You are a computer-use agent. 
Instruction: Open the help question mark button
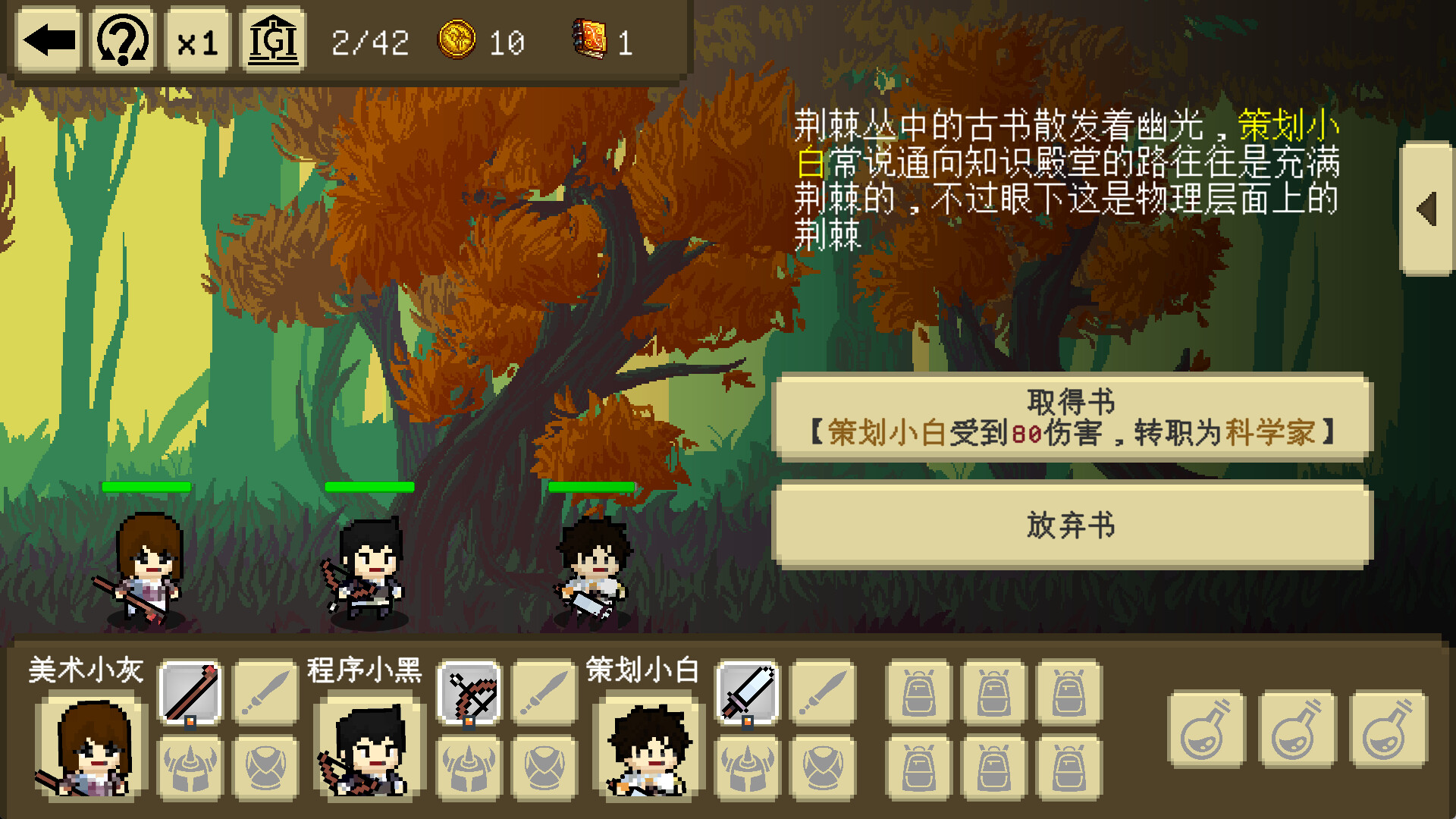123,40
